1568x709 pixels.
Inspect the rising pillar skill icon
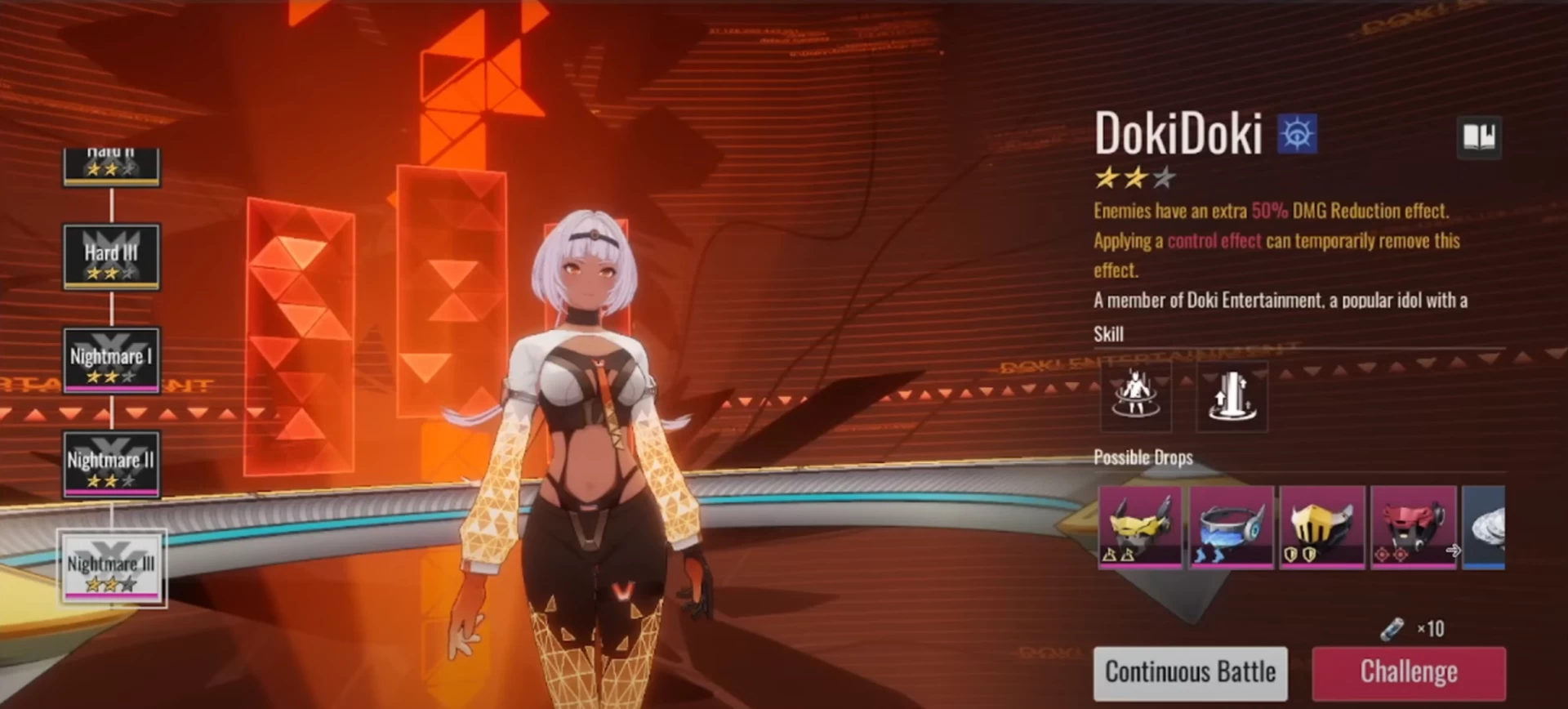coord(1232,396)
